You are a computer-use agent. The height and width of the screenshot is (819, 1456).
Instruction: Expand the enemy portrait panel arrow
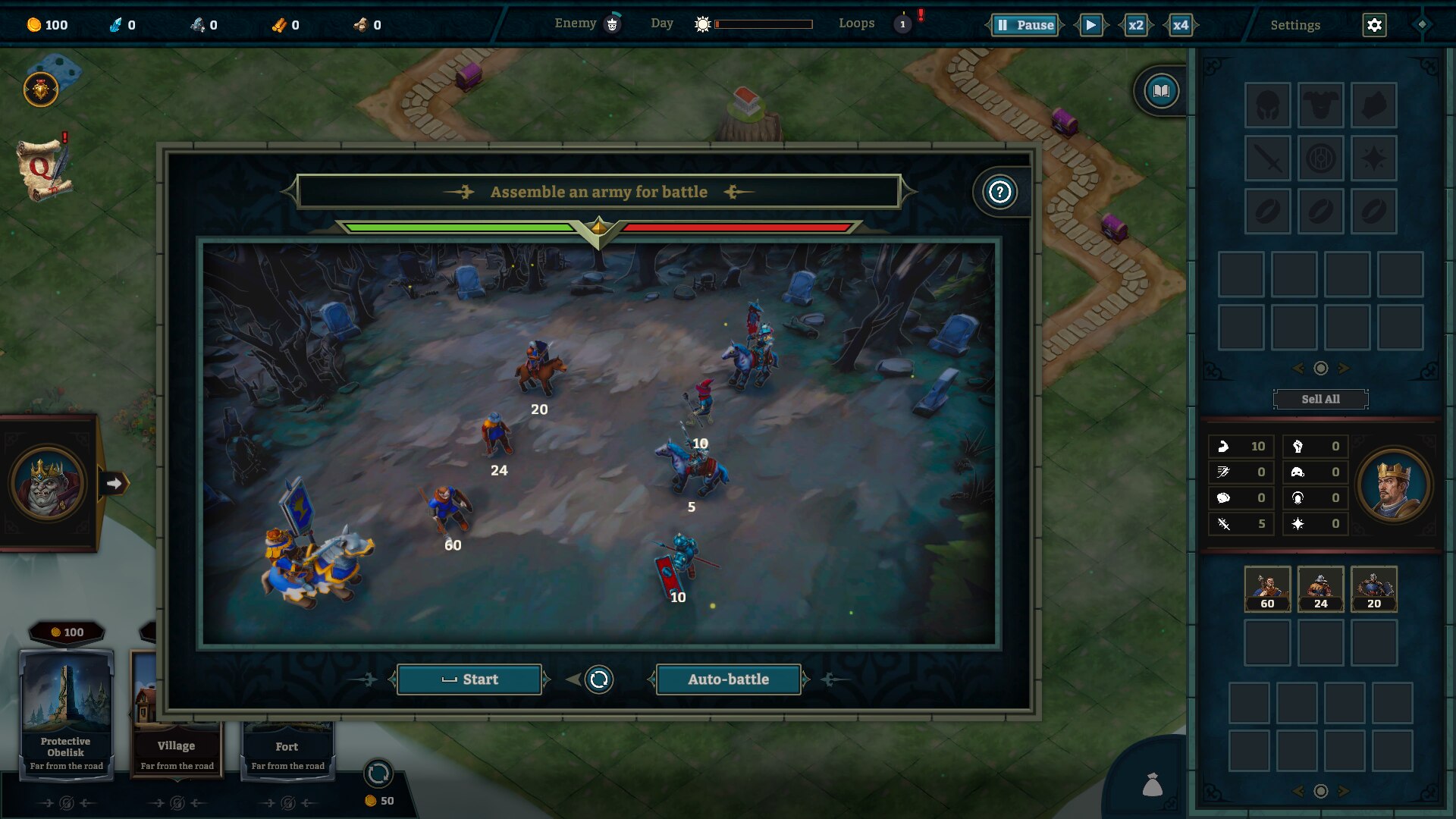coord(114,483)
